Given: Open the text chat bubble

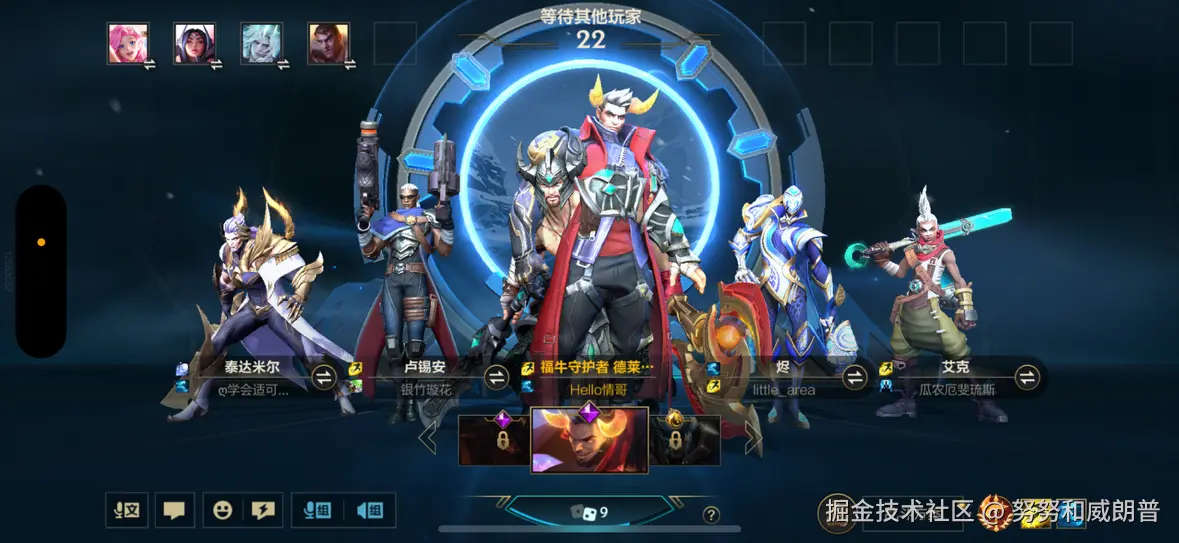Looking at the screenshot, I should [x=174, y=510].
